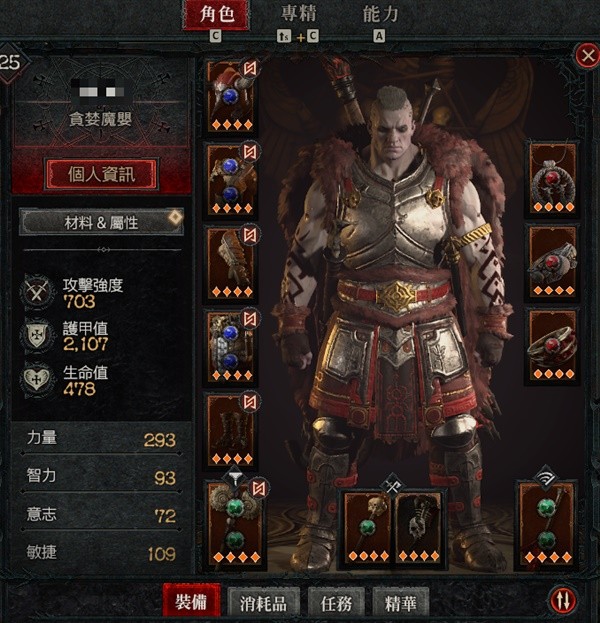Select the skull-headed mace weapon slot
The width and height of the screenshot is (600, 623).
[x=367, y=525]
